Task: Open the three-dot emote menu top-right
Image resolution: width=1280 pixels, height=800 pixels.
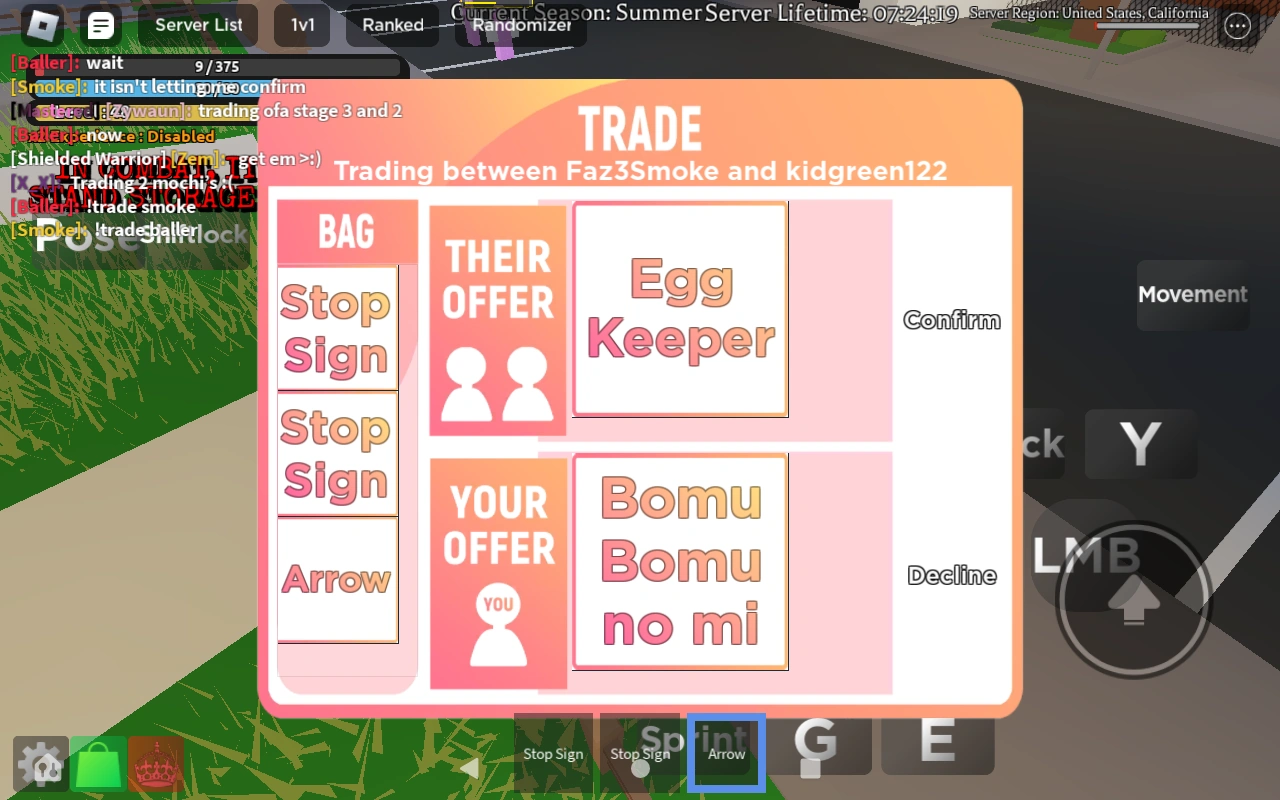Action: point(1237,27)
